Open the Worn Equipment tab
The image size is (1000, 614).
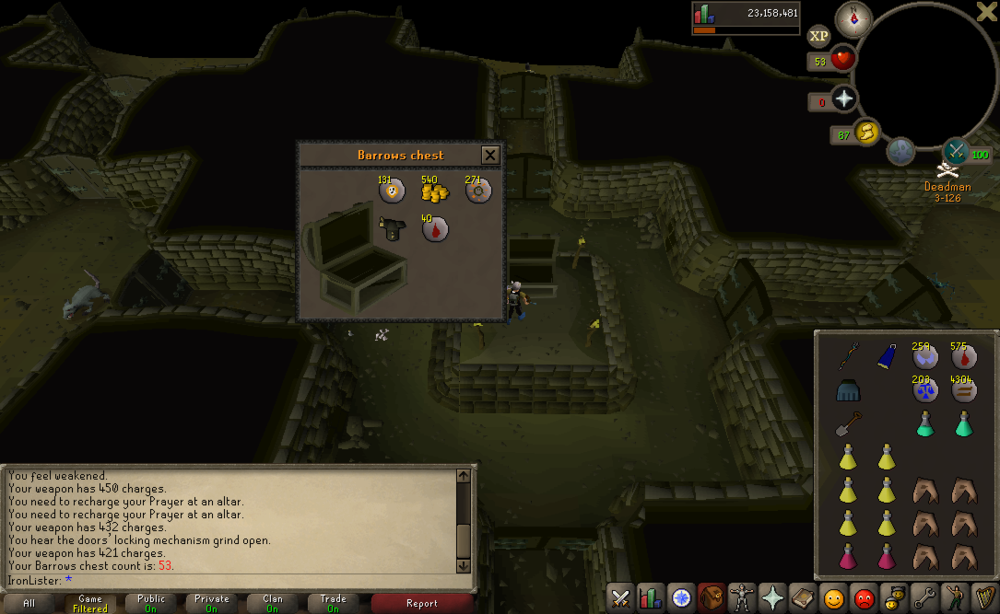coord(742,598)
